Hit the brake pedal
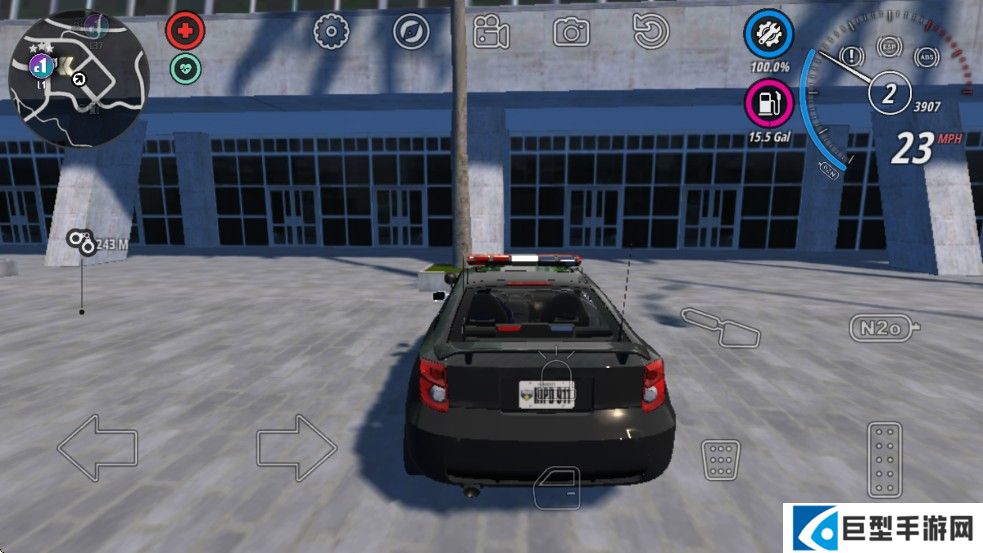This screenshot has width=983, height=553. coord(720,459)
